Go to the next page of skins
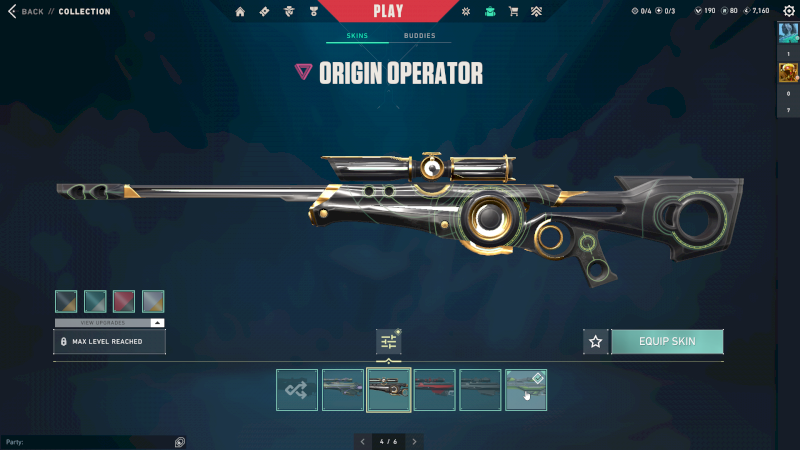The height and width of the screenshot is (450, 800). (x=414, y=441)
